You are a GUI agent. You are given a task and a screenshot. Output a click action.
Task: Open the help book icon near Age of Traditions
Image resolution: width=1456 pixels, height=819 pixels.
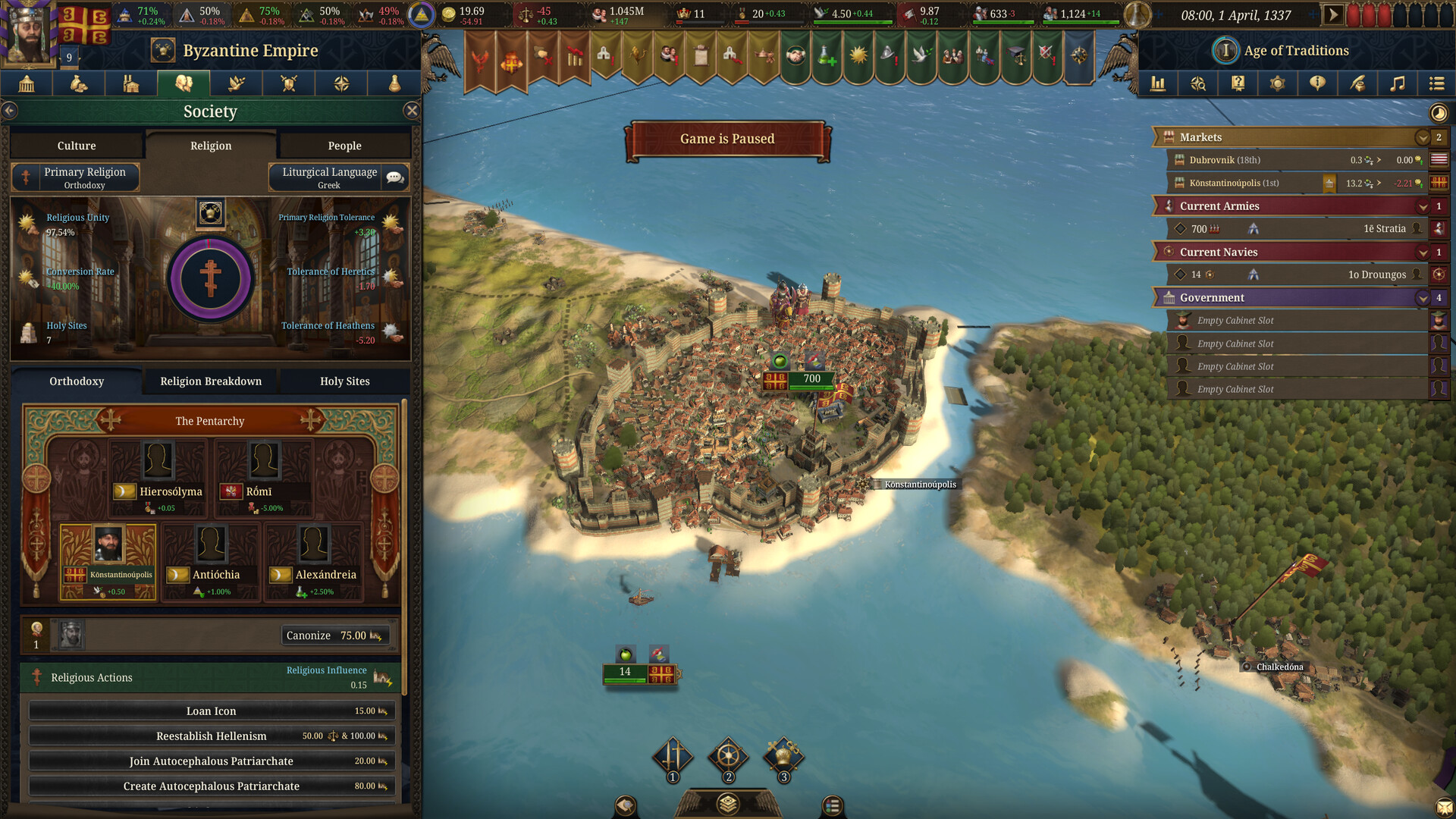point(1238,83)
